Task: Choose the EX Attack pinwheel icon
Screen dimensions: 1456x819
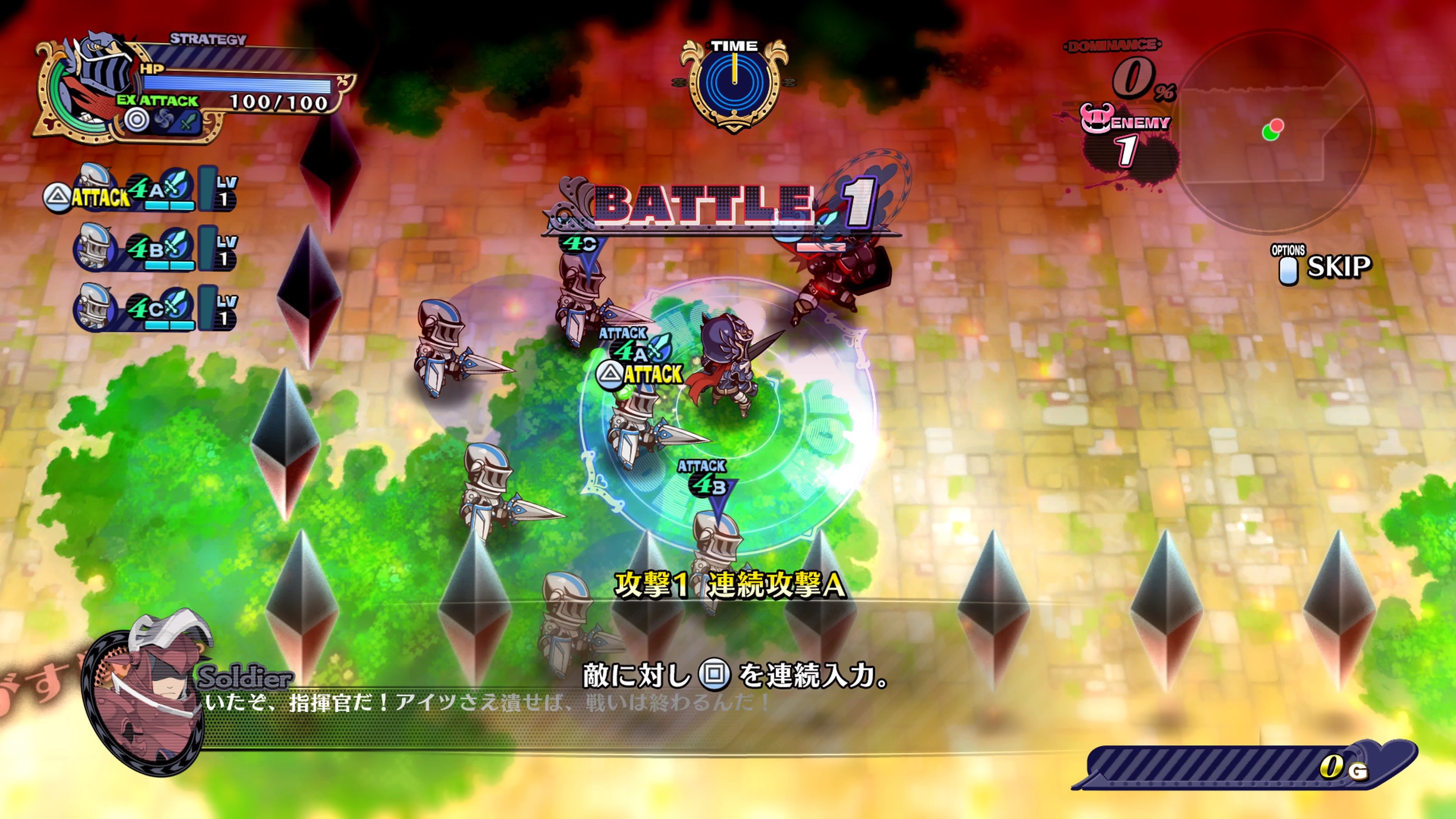Action: coord(163,121)
